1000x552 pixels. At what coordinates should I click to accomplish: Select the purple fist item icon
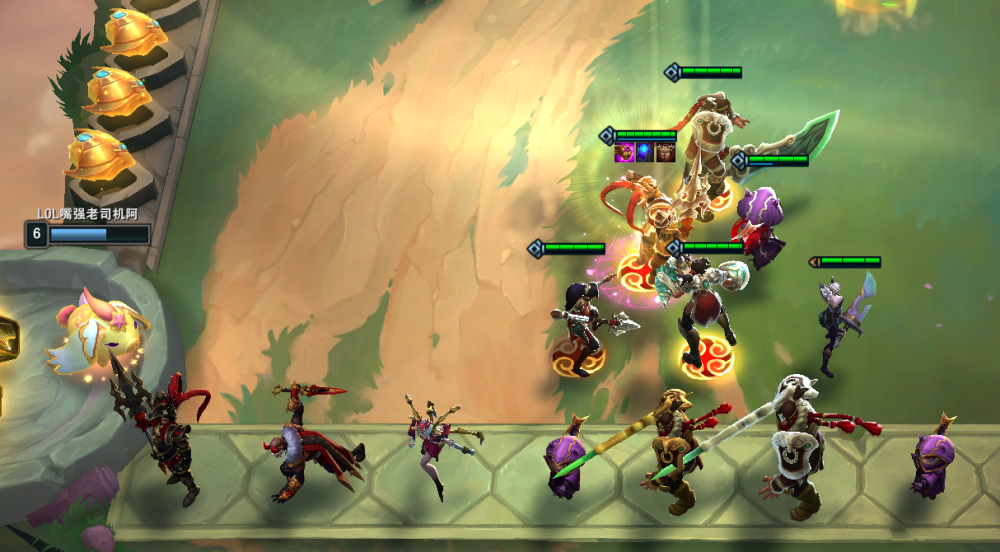[x=626, y=152]
